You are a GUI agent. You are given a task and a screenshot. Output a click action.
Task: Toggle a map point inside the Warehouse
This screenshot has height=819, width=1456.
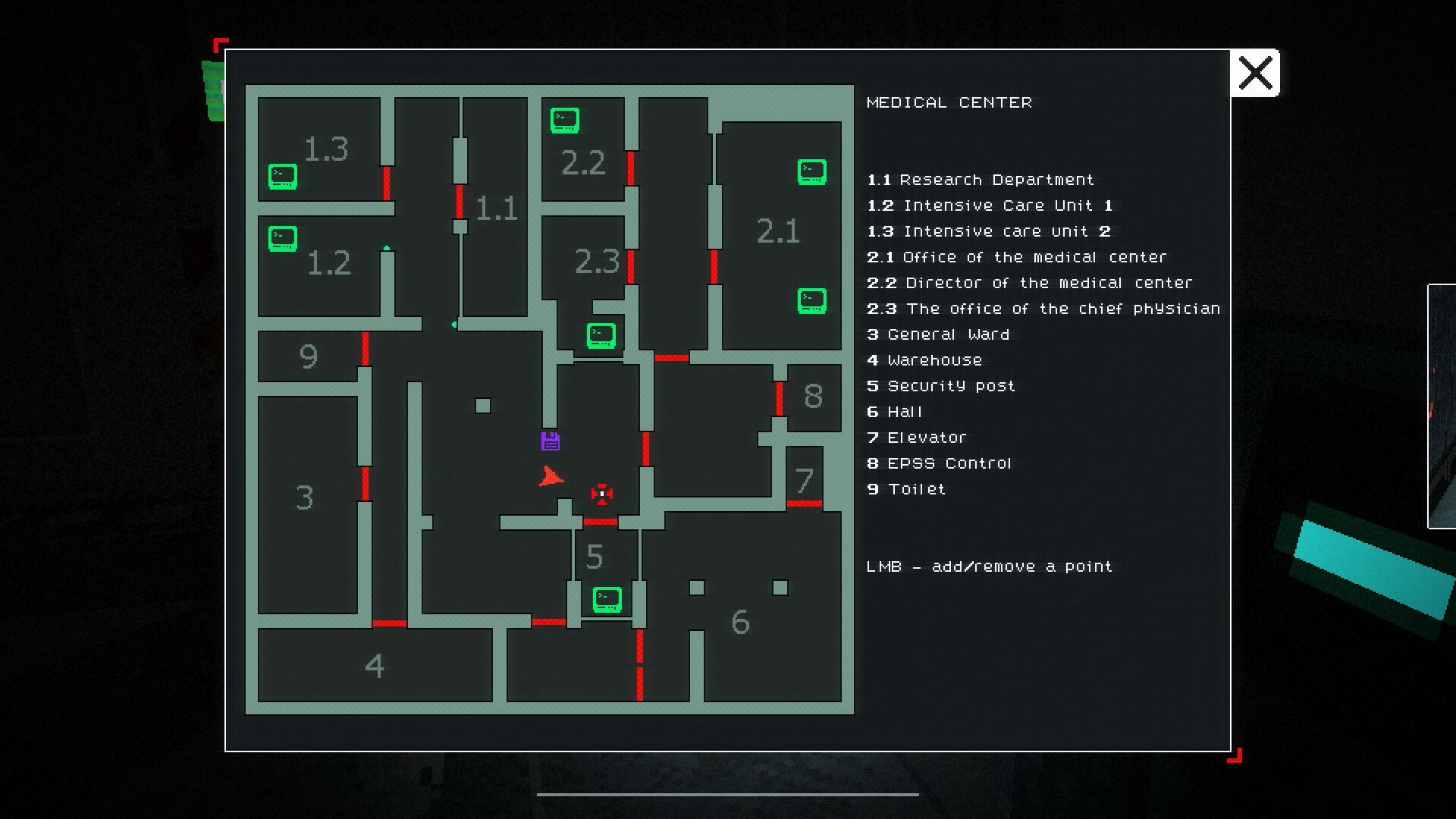point(375,666)
